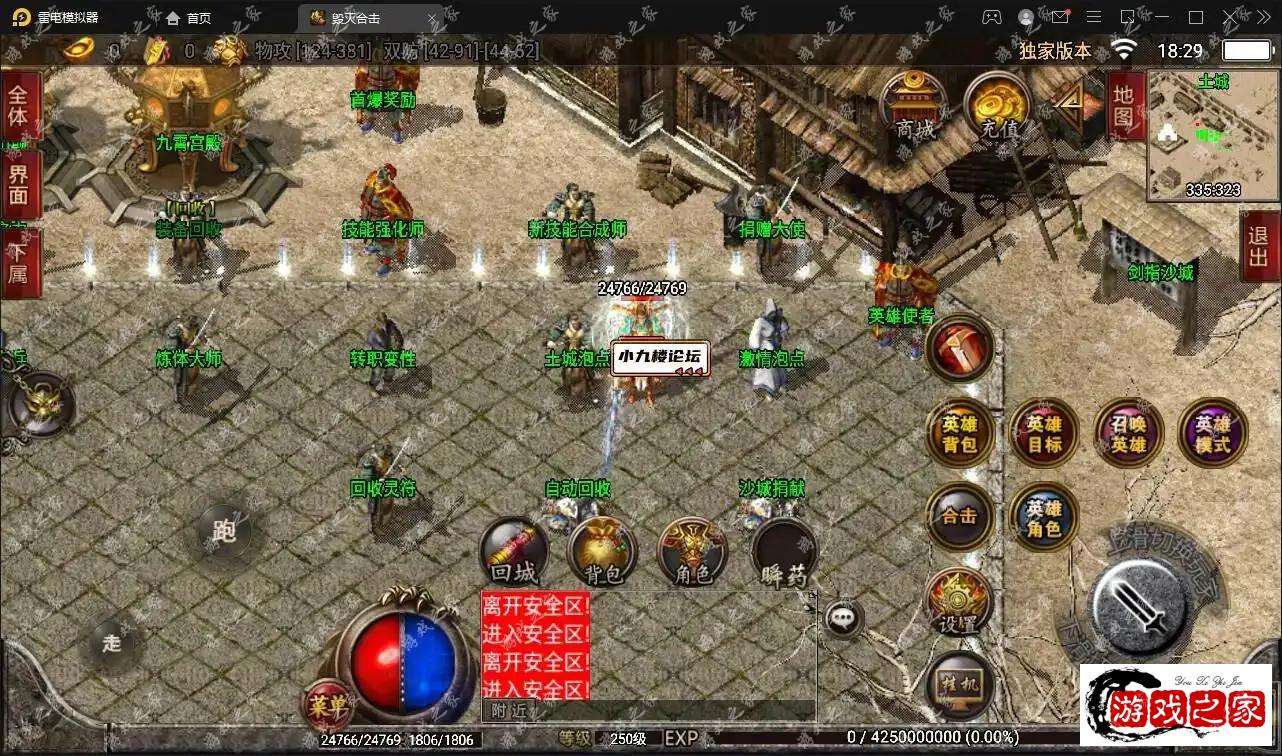Open the 商城 shop
Viewport: 1282px width, 756px height.
tap(914, 106)
